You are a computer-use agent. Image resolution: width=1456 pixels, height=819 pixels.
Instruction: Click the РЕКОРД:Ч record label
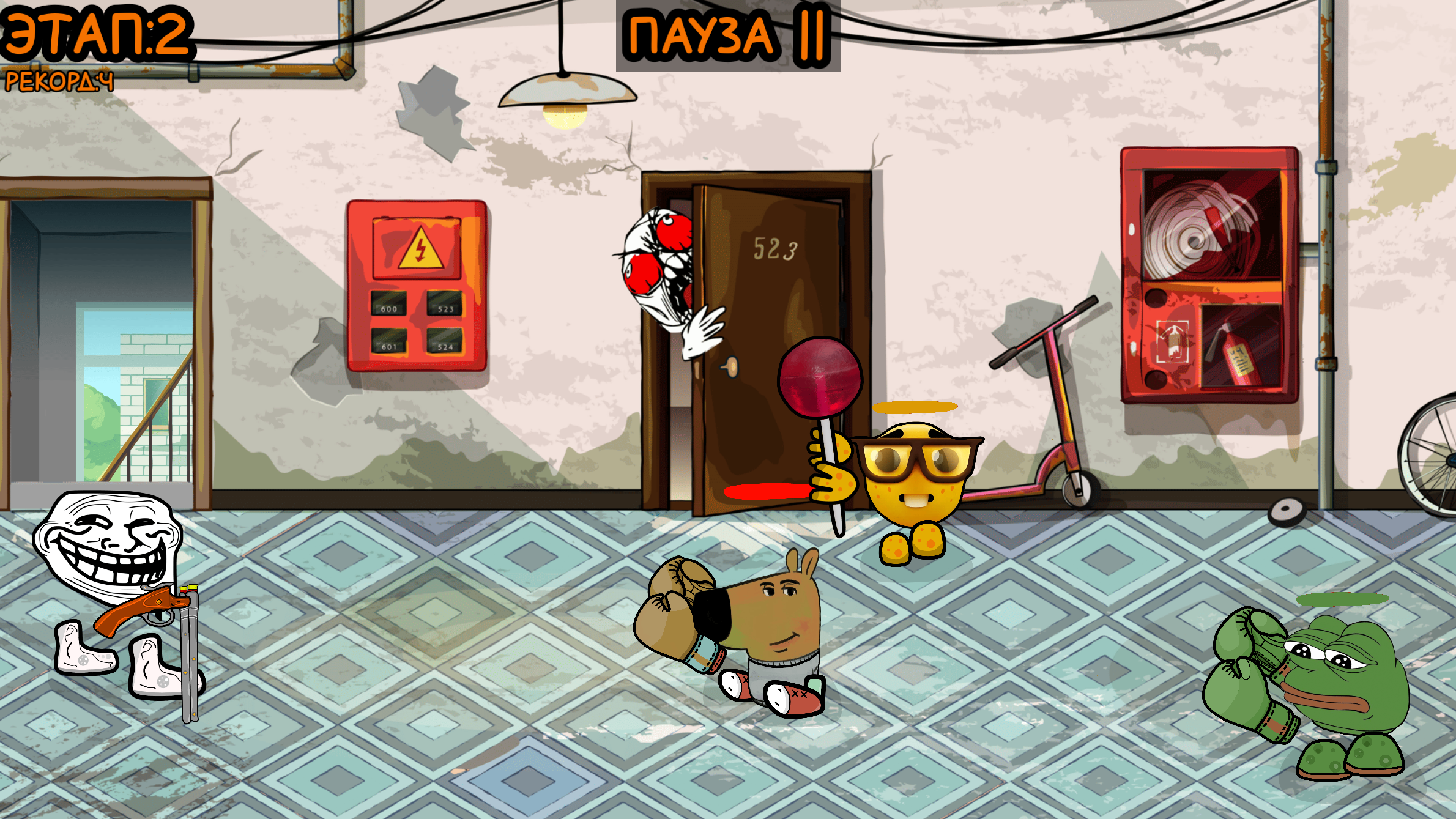[58, 81]
